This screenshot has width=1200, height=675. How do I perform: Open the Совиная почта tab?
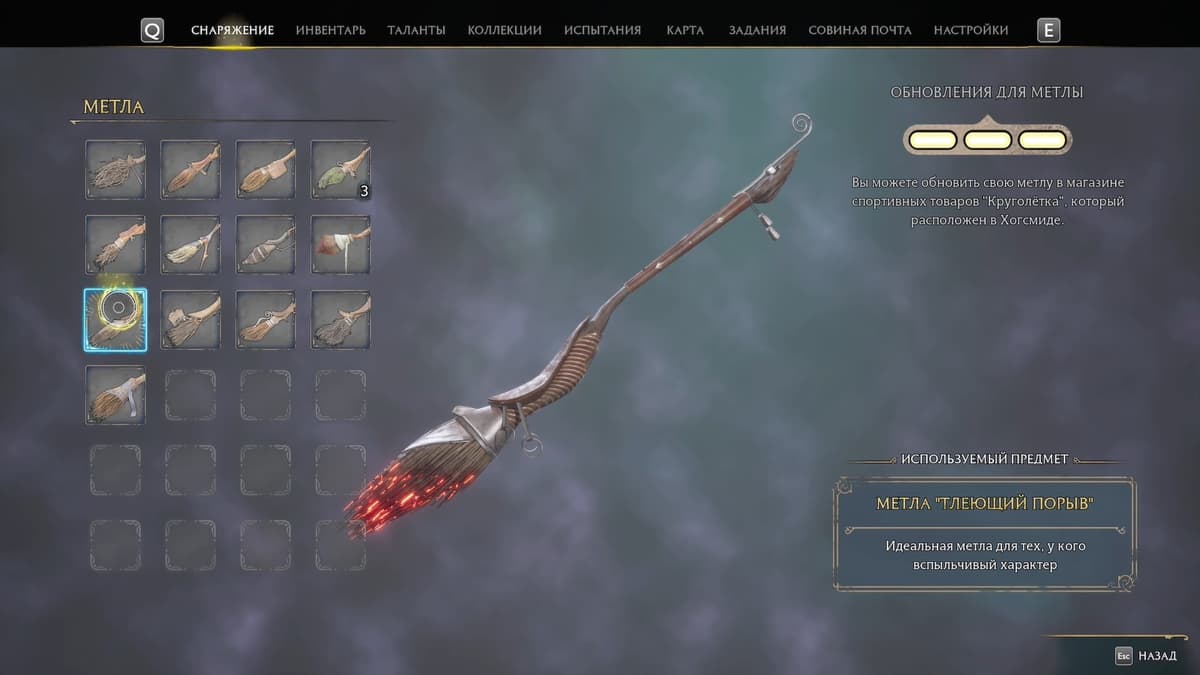[859, 30]
